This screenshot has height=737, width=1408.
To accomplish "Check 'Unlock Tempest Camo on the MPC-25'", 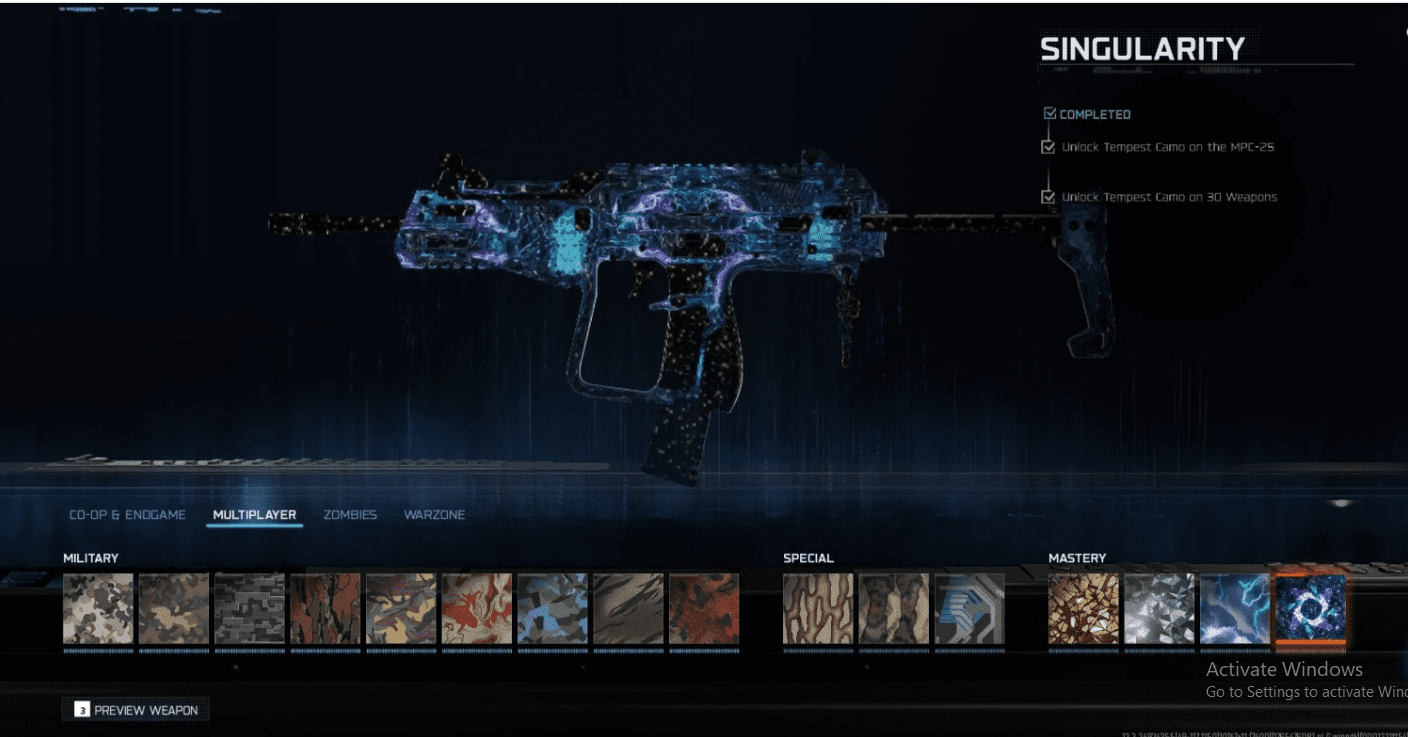I will tap(1047, 146).
